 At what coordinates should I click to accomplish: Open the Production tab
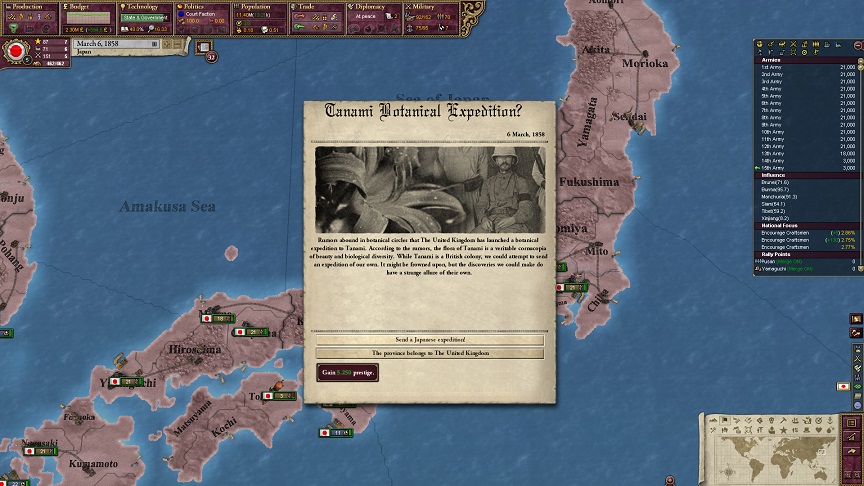(29, 7)
